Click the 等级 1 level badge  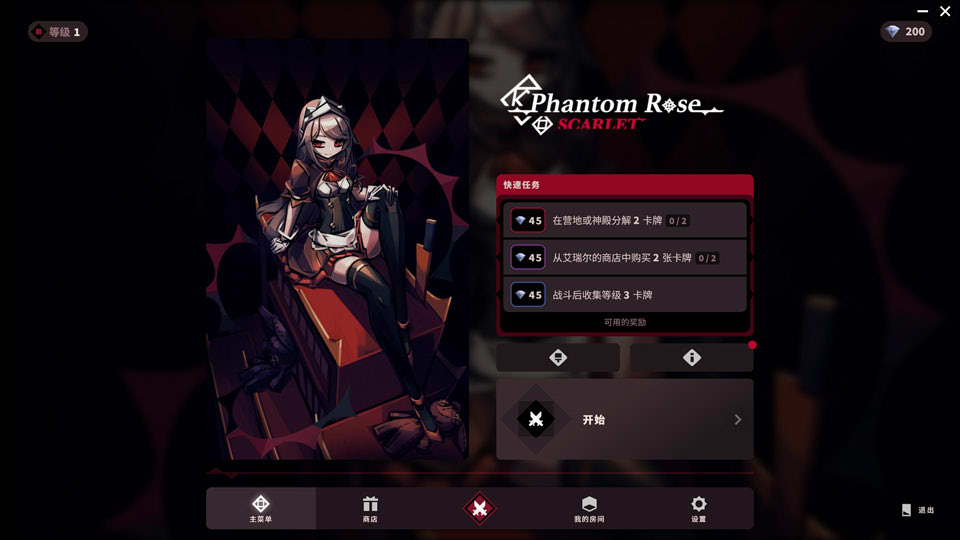(58, 32)
